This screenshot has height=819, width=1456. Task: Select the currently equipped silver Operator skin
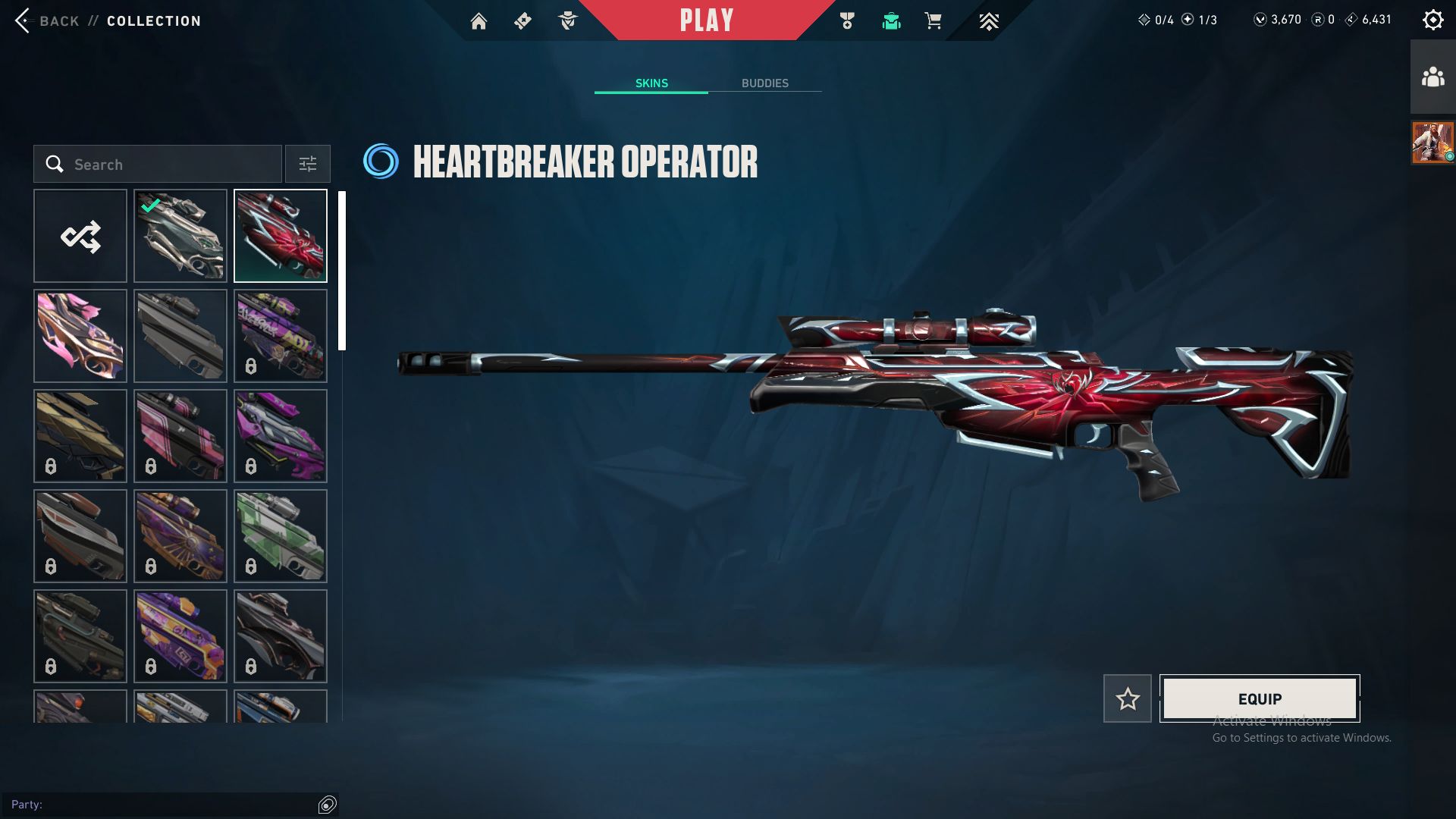tap(180, 237)
